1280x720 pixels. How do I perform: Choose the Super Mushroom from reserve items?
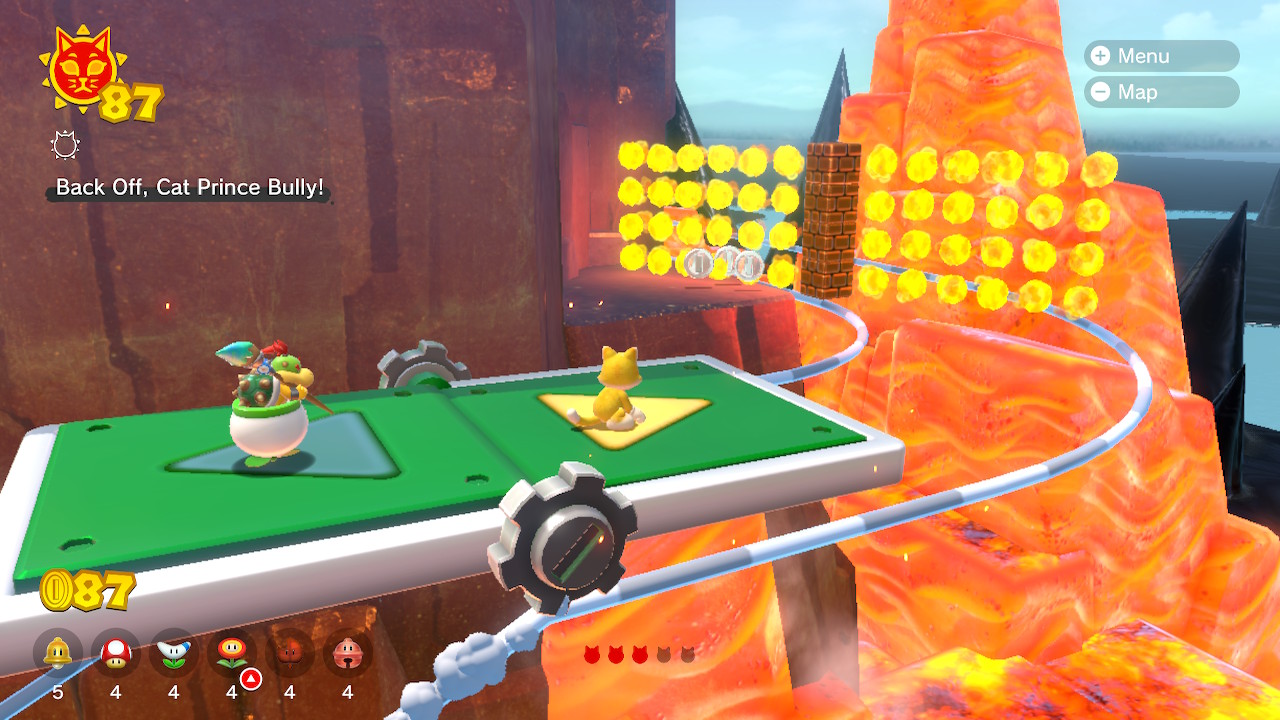[x=116, y=654]
